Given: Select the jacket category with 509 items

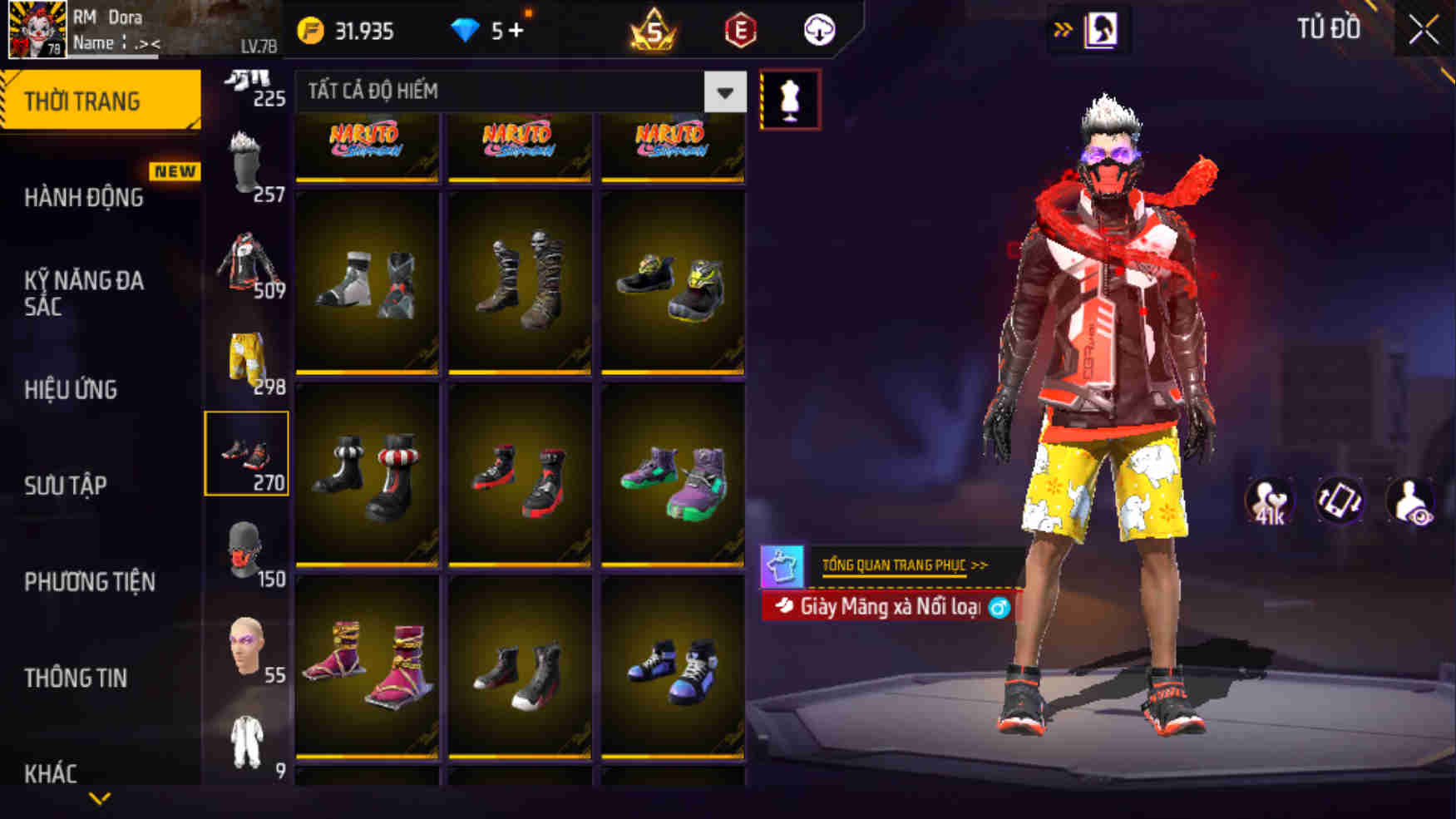Looking at the screenshot, I should [x=247, y=266].
